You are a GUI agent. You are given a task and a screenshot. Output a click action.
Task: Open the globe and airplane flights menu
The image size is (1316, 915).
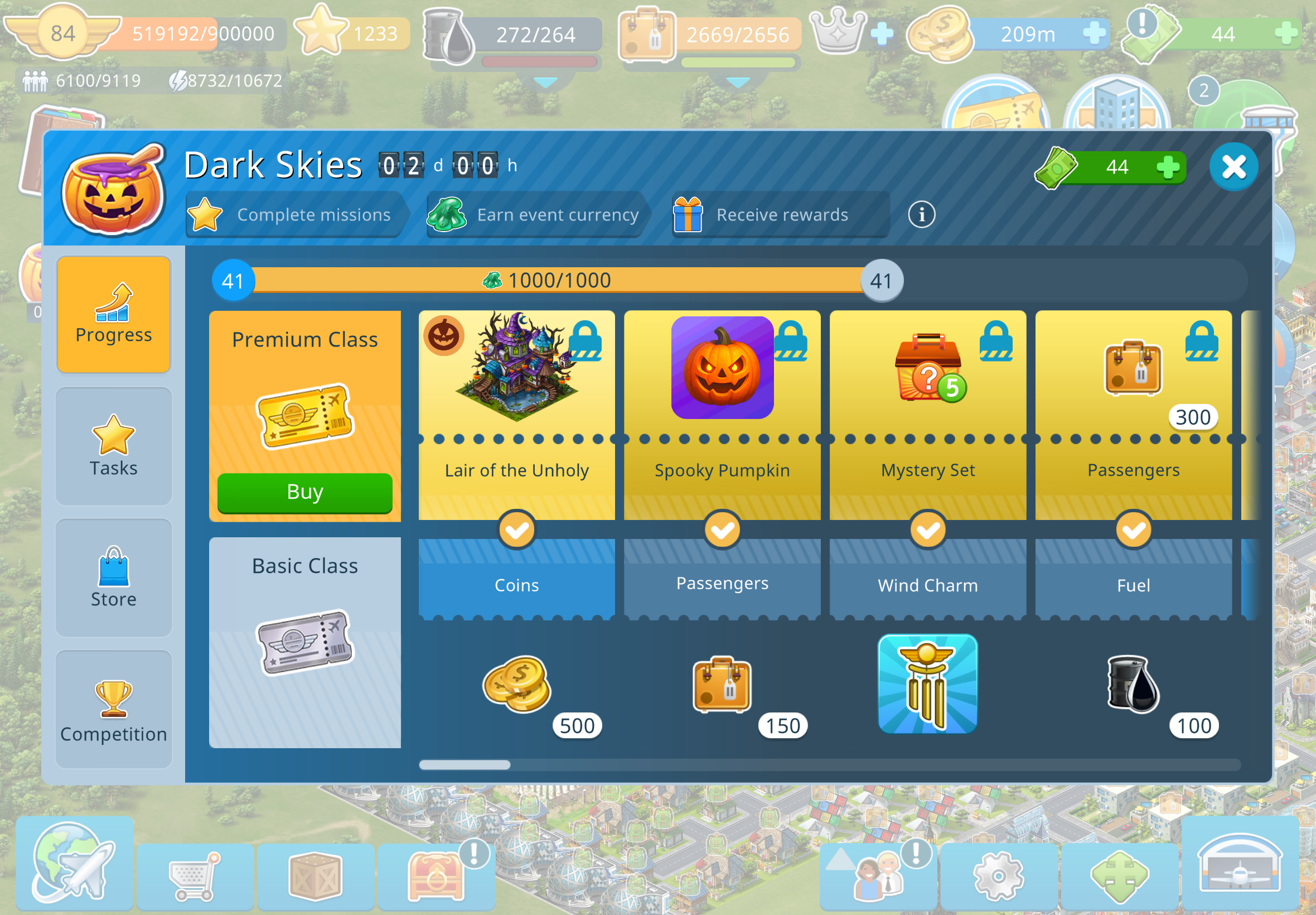click(x=75, y=862)
